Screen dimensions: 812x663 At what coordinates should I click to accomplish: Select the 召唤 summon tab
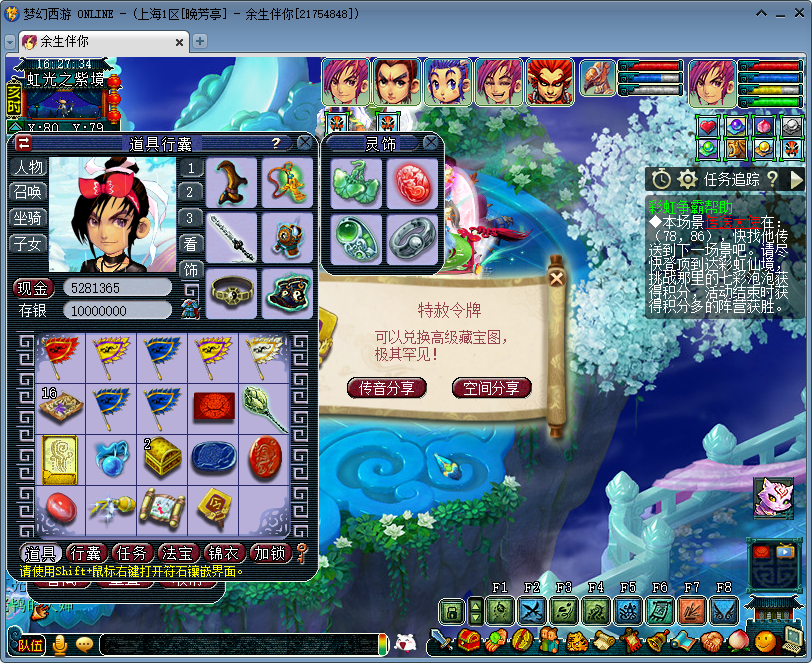pyautogui.click(x=27, y=192)
